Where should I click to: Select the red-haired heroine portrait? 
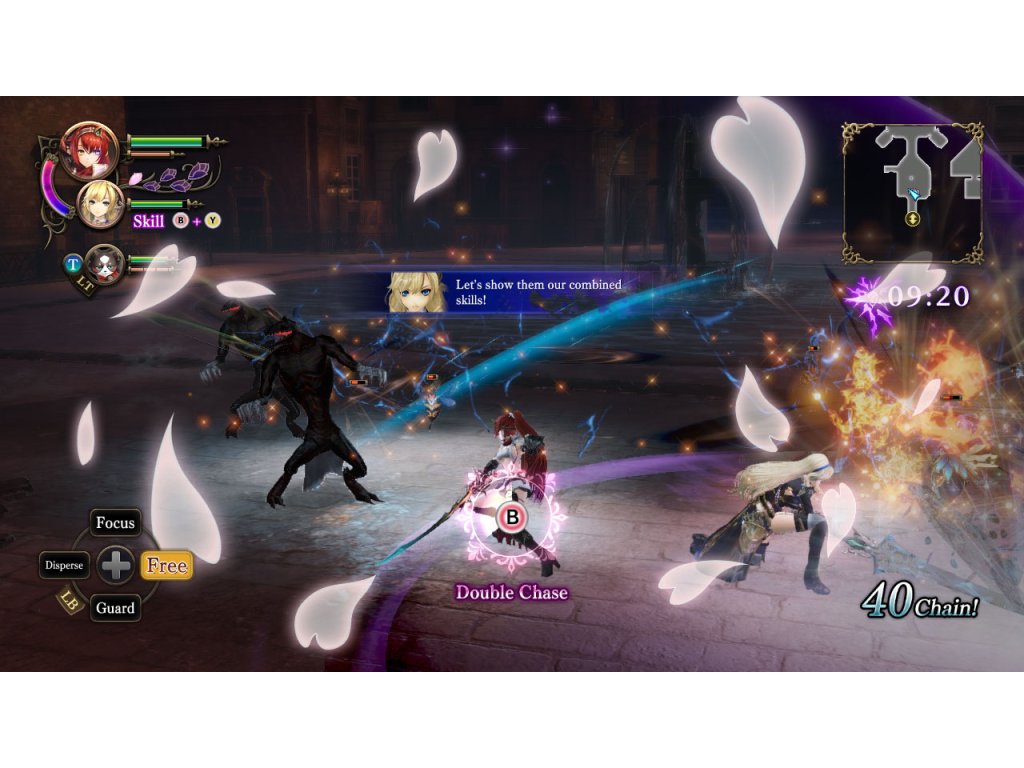point(90,150)
